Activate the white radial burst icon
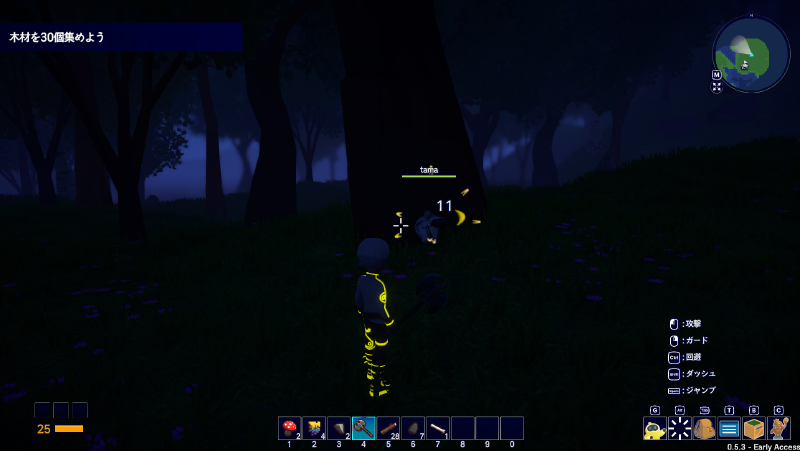 680,429
